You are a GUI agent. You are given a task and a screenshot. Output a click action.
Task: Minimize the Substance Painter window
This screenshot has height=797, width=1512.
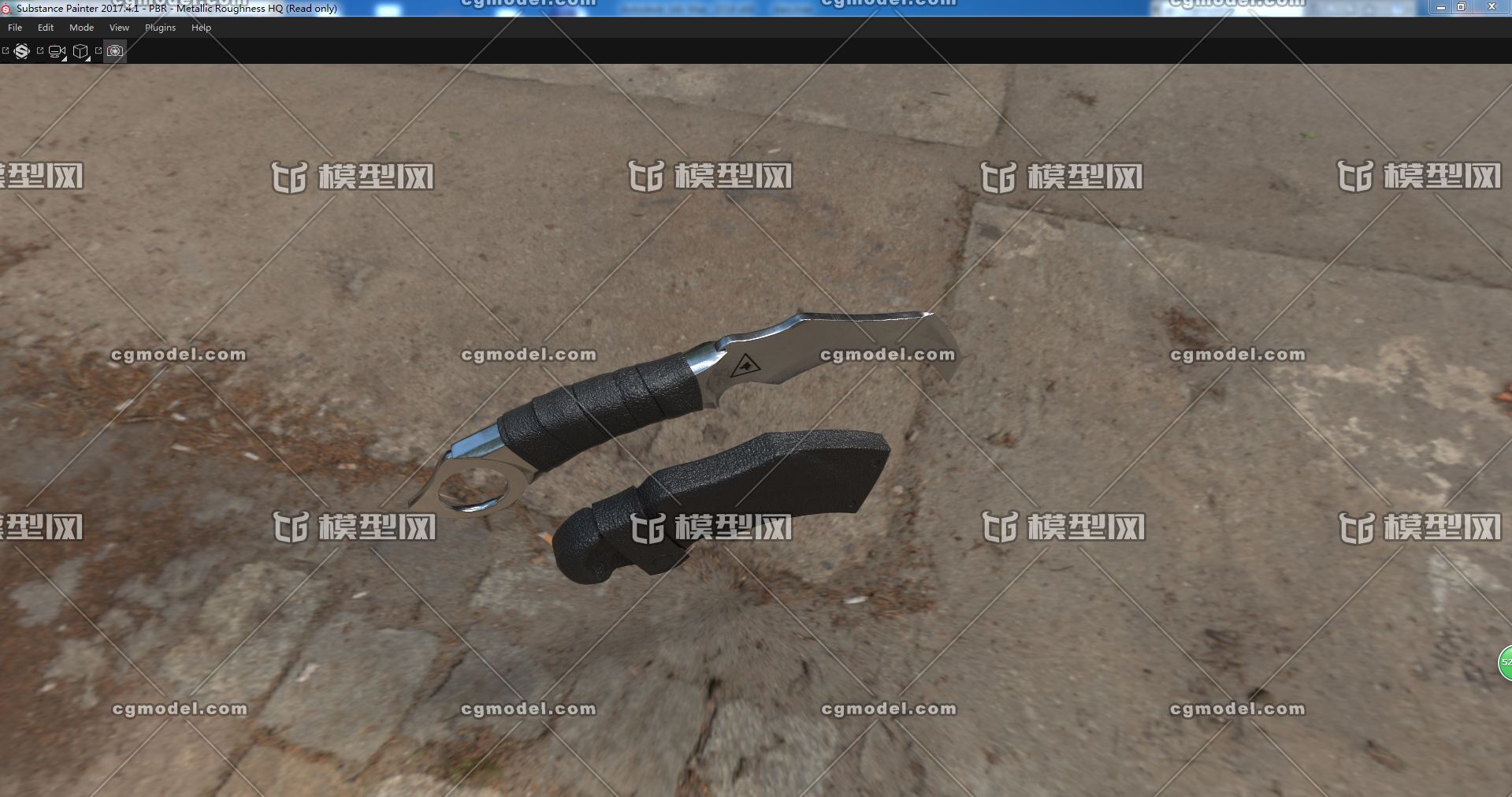point(1441,7)
